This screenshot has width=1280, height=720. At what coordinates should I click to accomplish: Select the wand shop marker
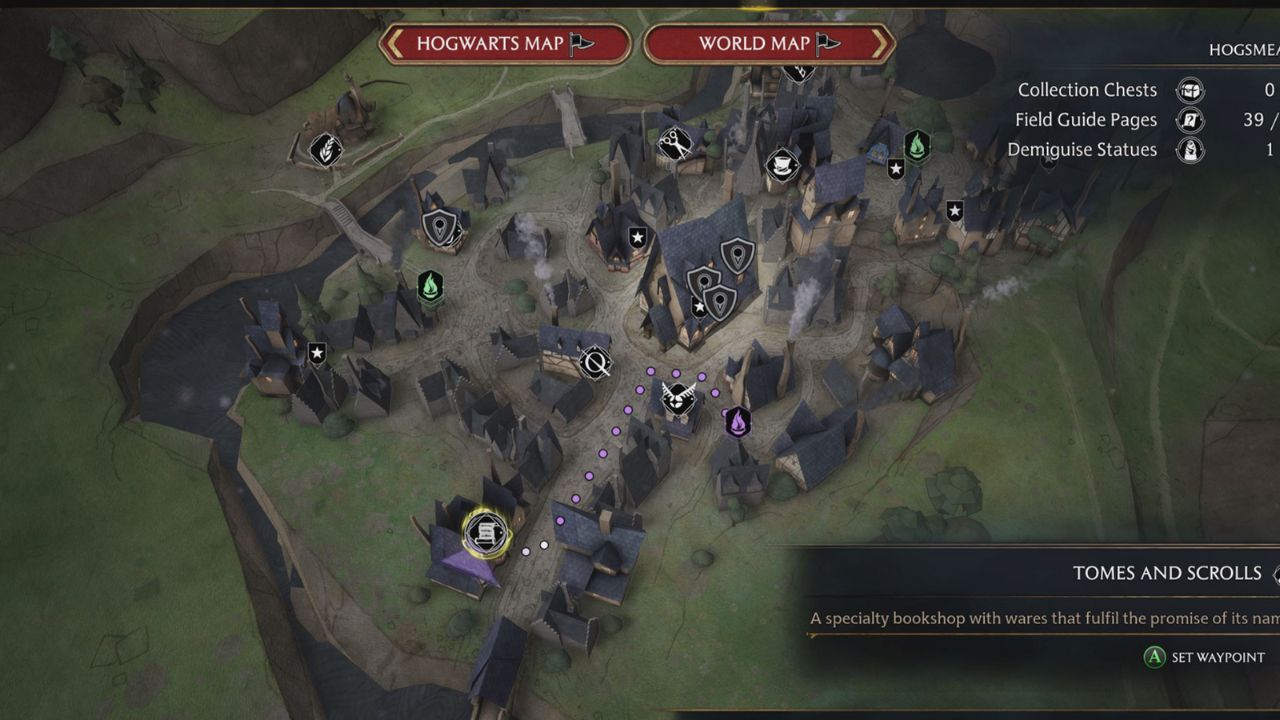tap(596, 362)
